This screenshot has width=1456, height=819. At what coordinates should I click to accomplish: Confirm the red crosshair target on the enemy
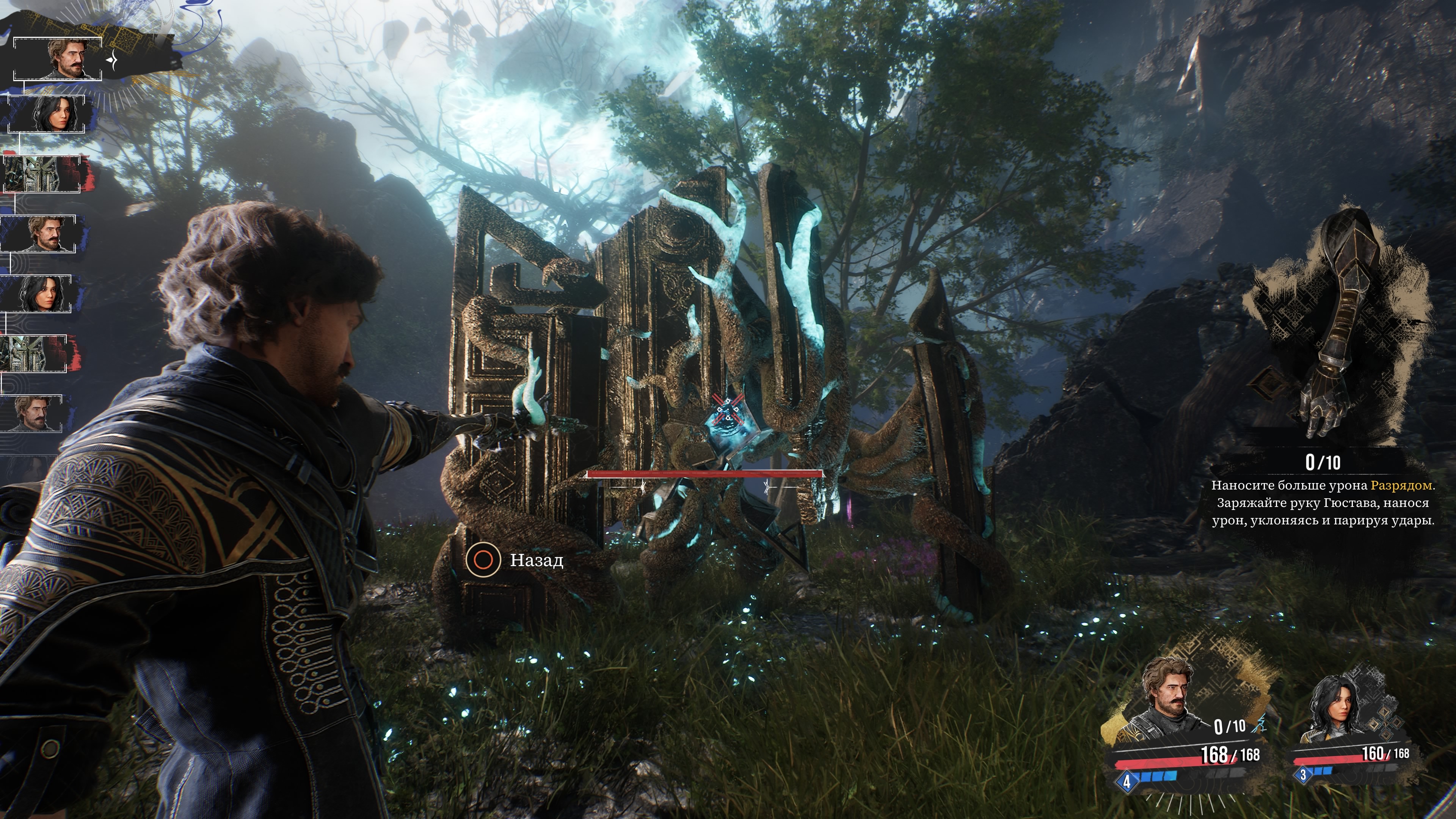click(x=728, y=410)
